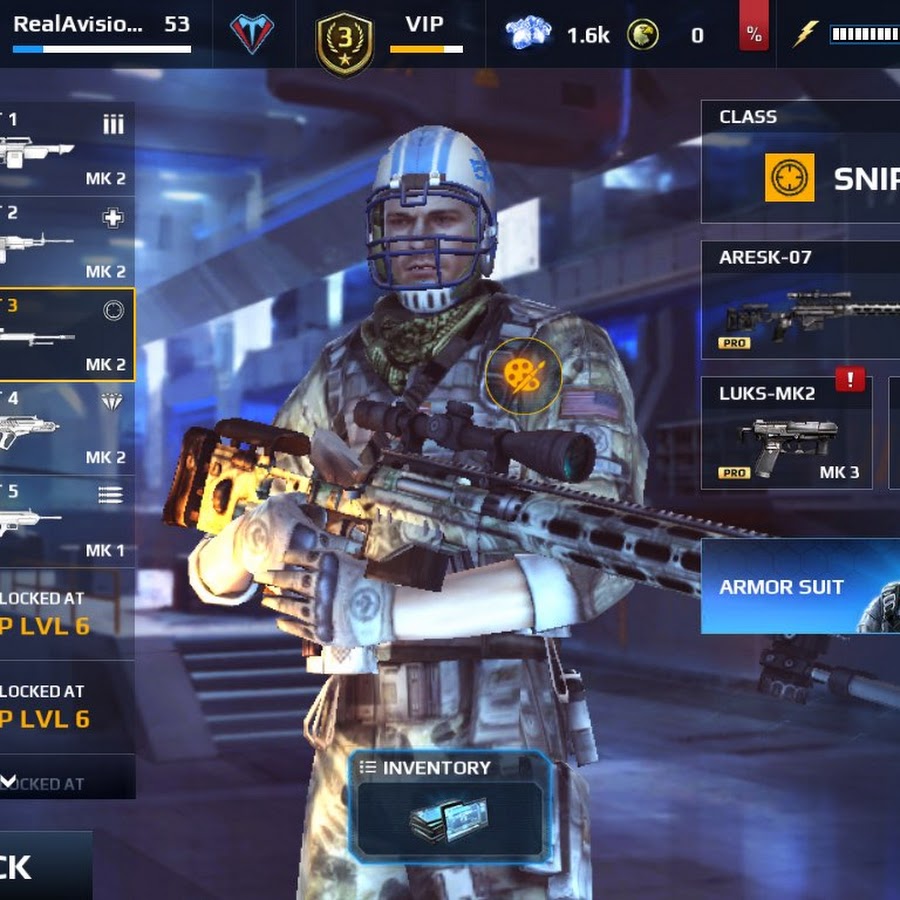Expand the loadout list down arrow
The image size is (900, 900).
point(8,781)
